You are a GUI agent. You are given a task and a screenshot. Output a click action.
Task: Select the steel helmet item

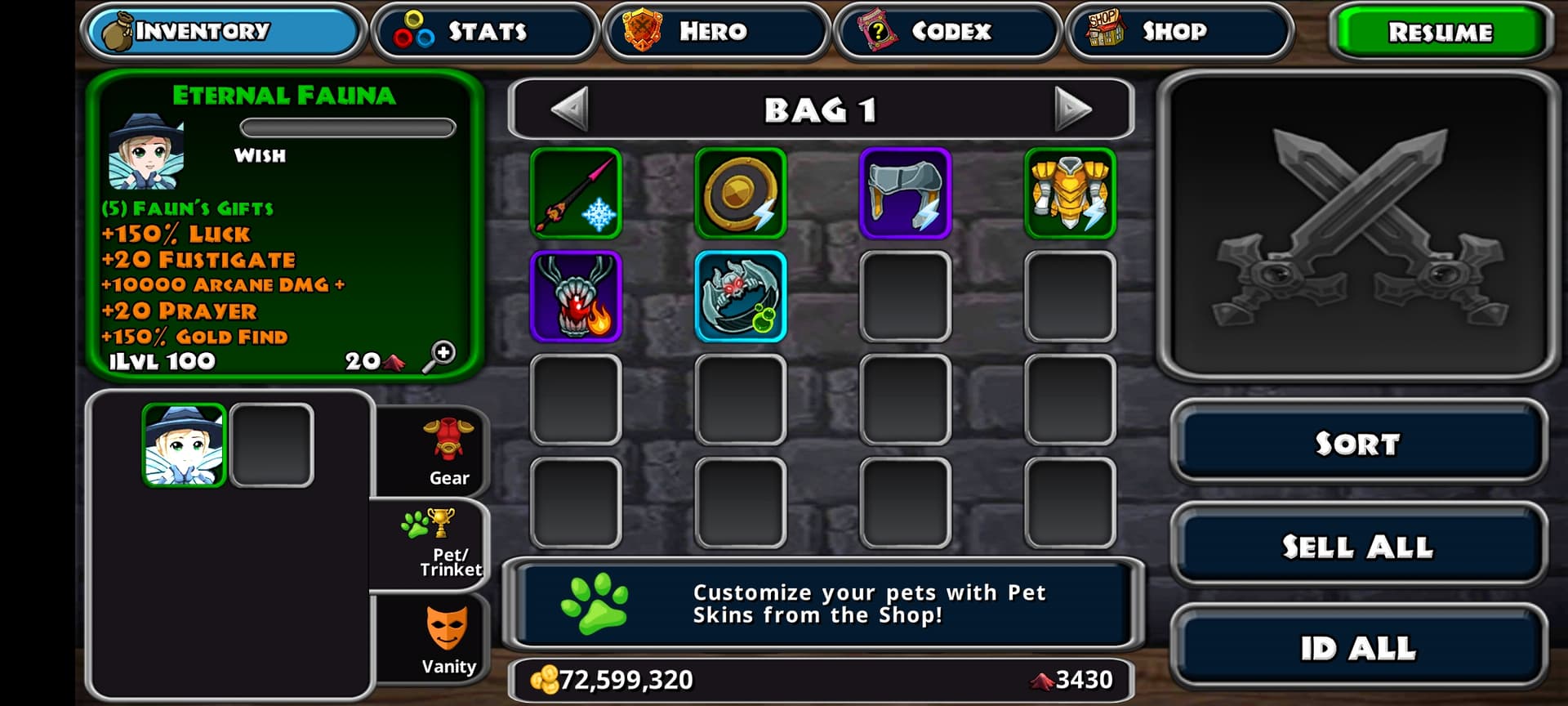click(x=906, y=194)
